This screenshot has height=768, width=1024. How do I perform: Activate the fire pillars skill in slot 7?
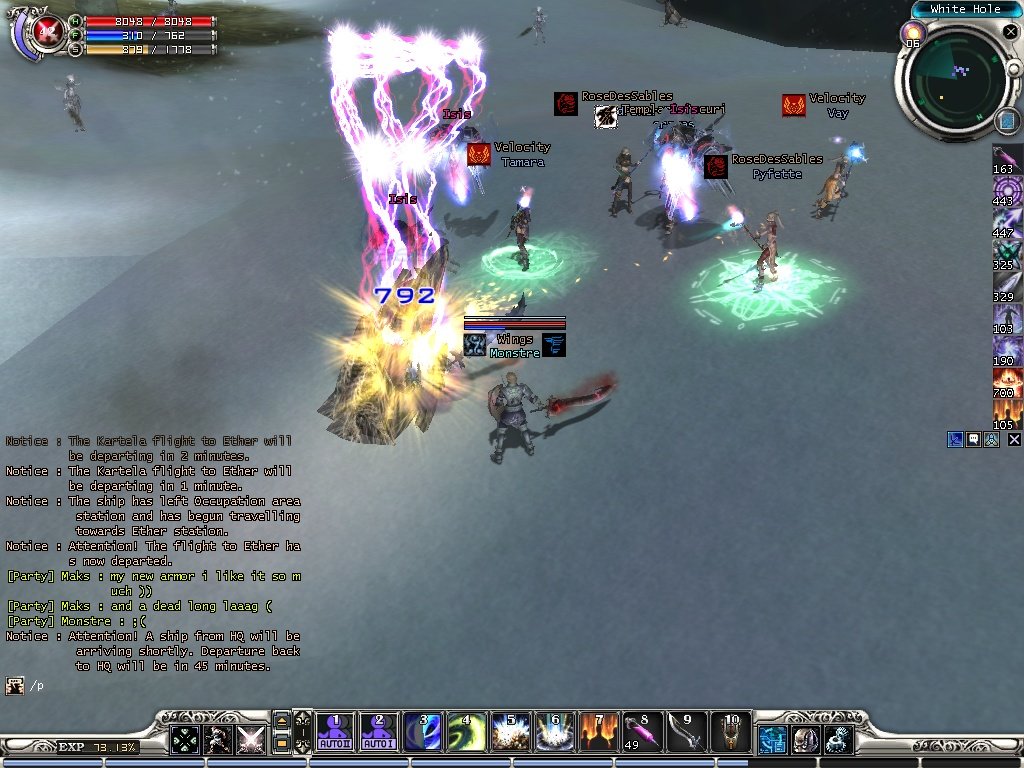[598, 732]
